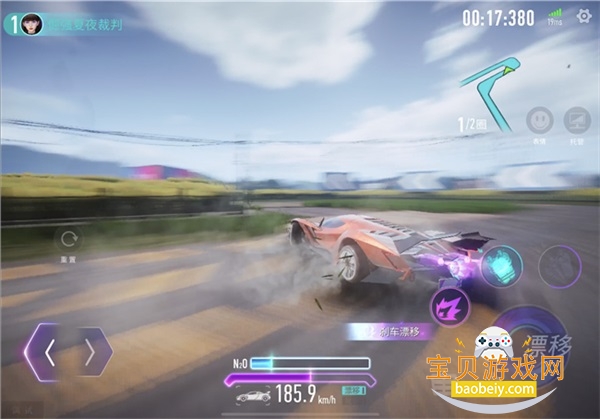The height and width of the screenshot is (419, 600).
Task: Use the greyed-out nitro canister button
Action: [560, 265]
